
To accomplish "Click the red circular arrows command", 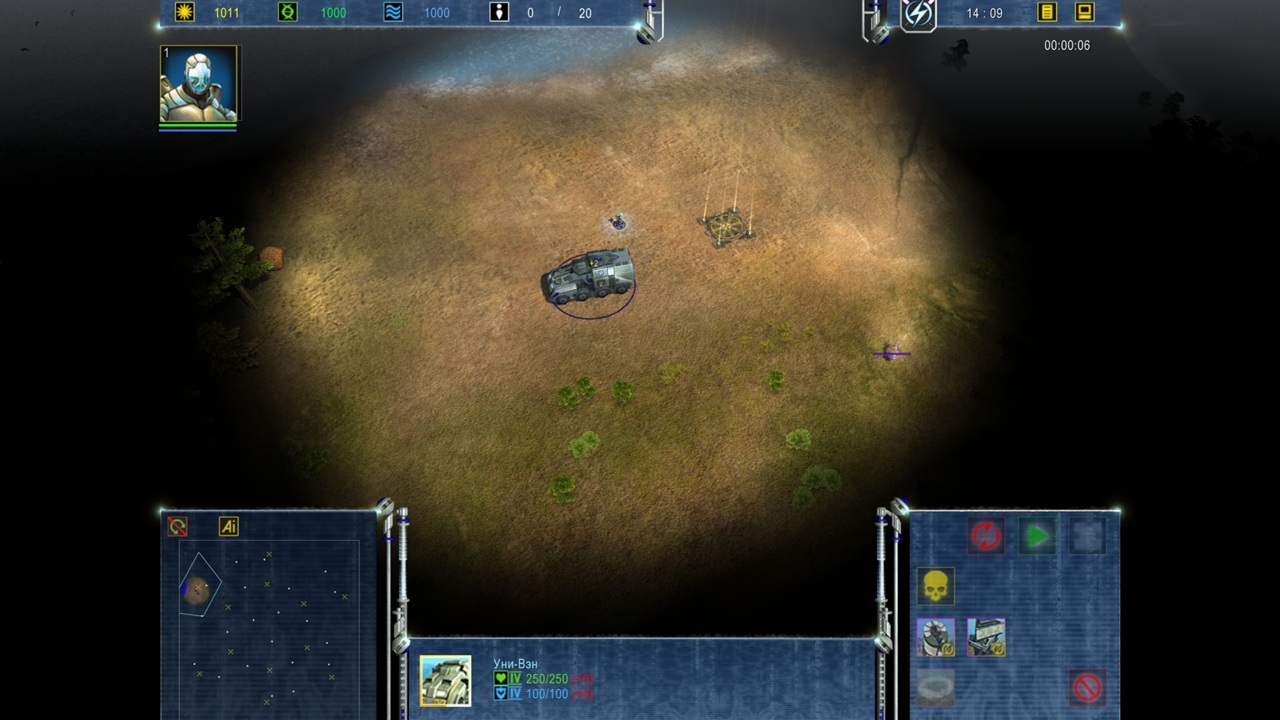I will 986,536.
